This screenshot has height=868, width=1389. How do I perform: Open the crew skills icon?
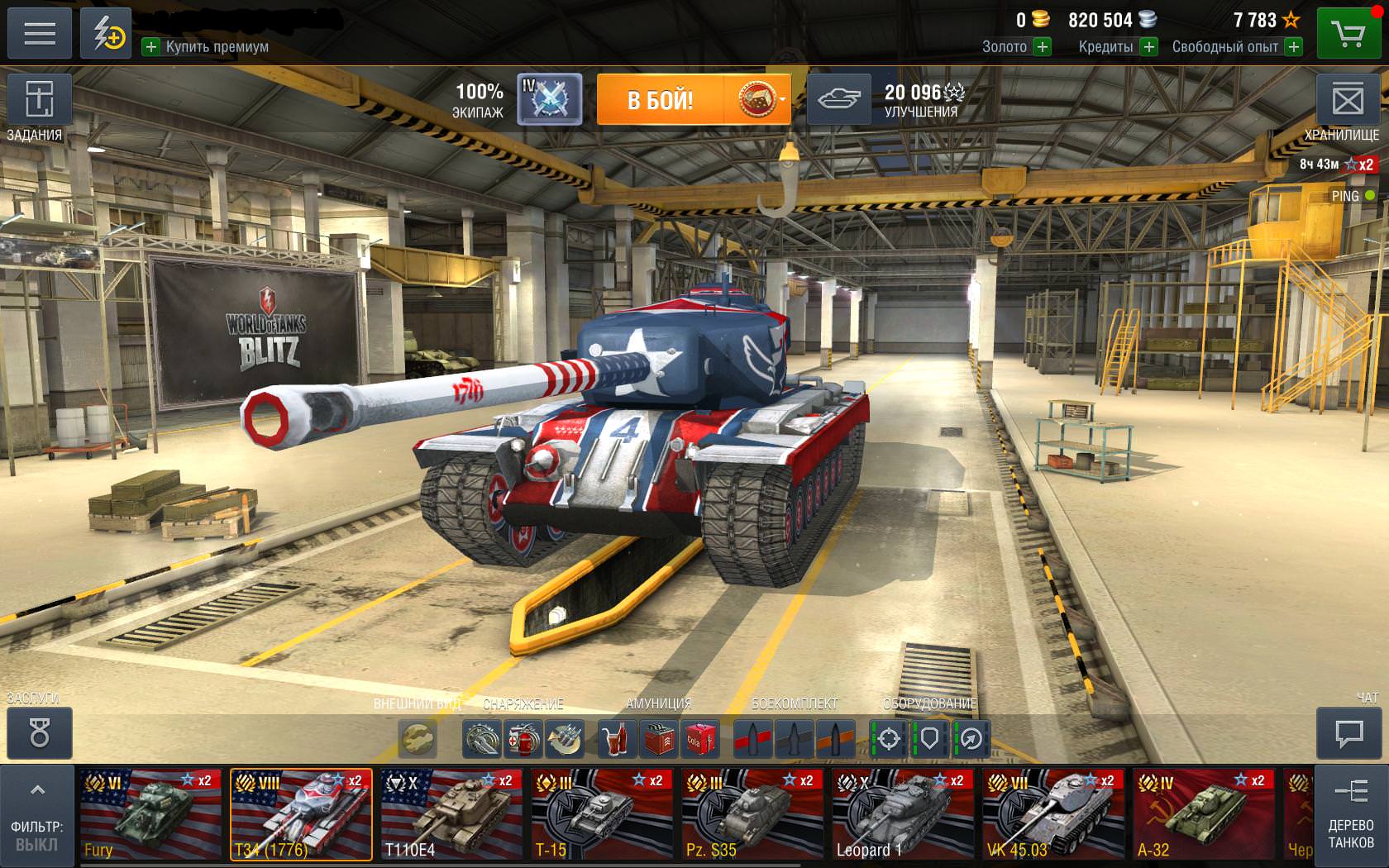point(549,100)
